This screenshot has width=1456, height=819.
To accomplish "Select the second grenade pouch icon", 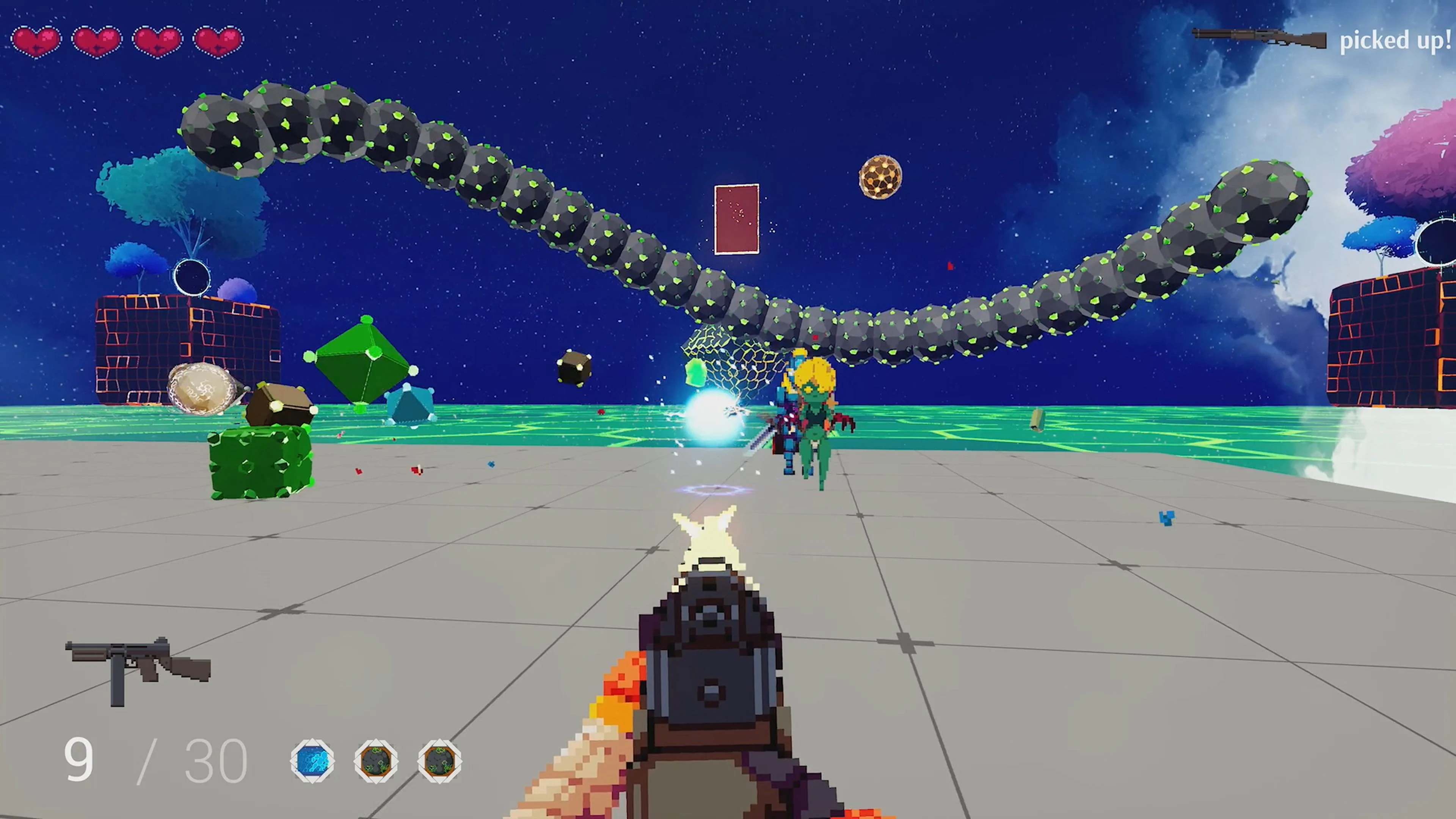I will (x=440, y=761).
